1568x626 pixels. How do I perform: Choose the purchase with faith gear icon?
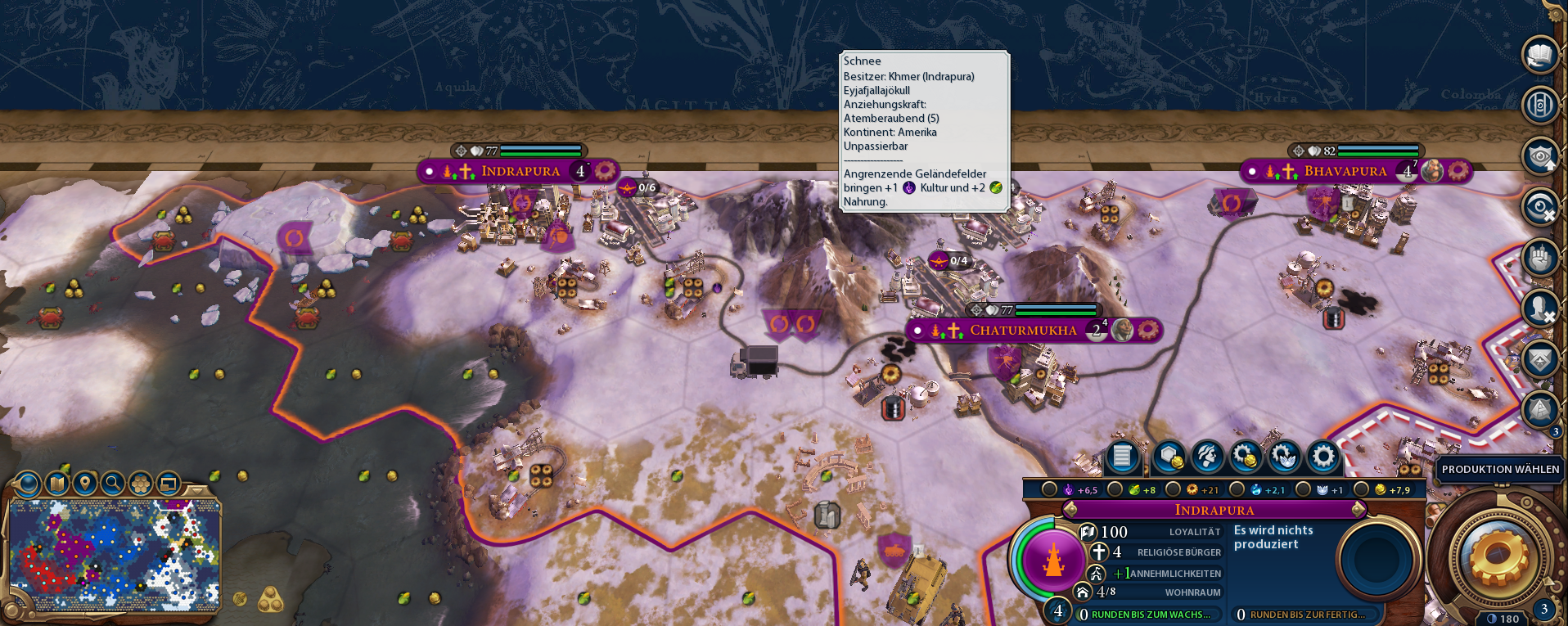tap(1284, 457)
